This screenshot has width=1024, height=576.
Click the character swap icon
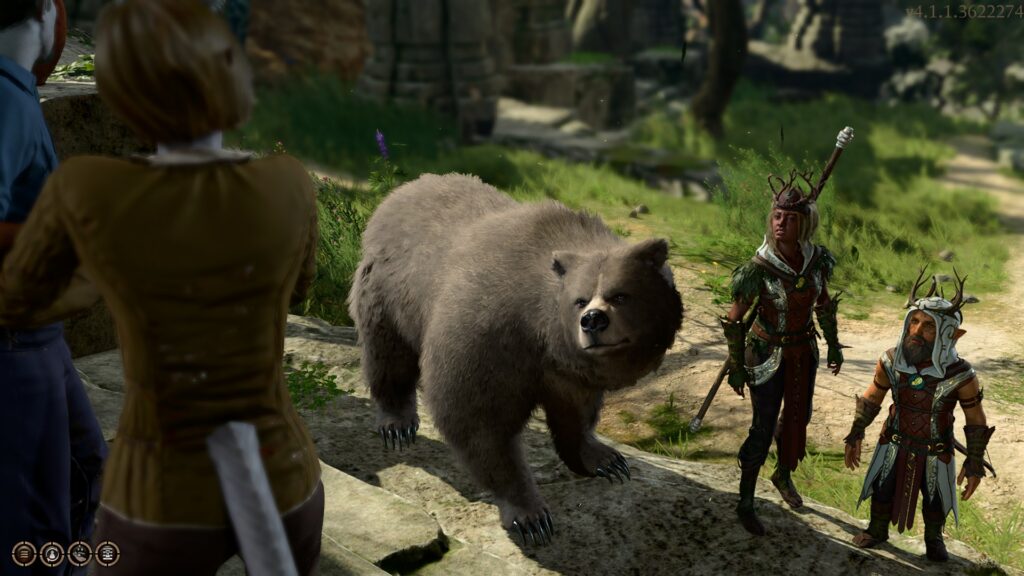(x=52, y=554)
